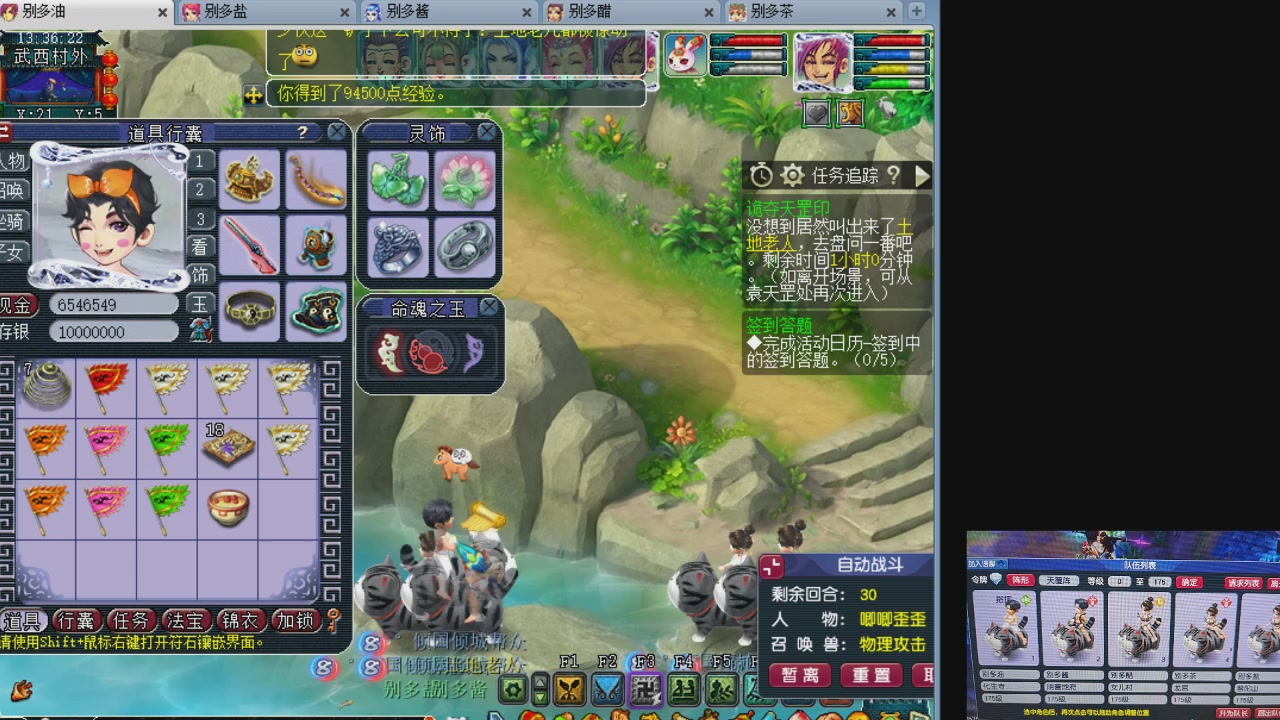This screenshot has width=1280, height=720.
Task: Expand the task tracker with the right arrow
Action: point(923,176)
